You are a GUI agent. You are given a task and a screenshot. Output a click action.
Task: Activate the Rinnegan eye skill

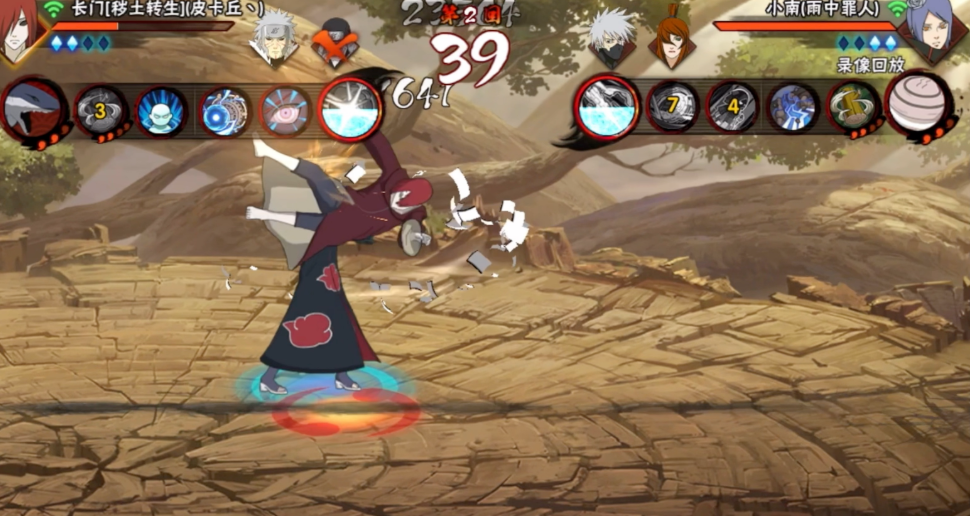287,110
